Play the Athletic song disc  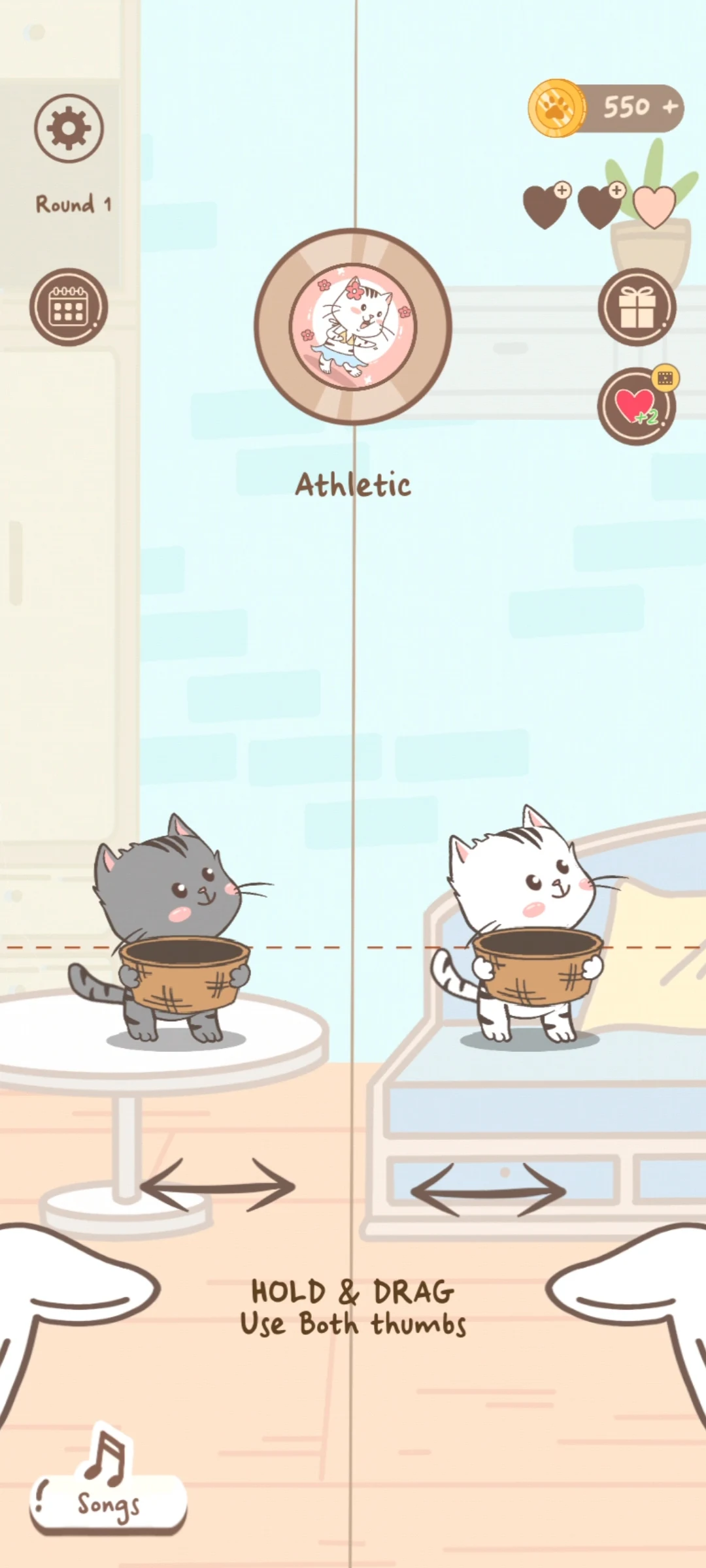tap(353, 327)
